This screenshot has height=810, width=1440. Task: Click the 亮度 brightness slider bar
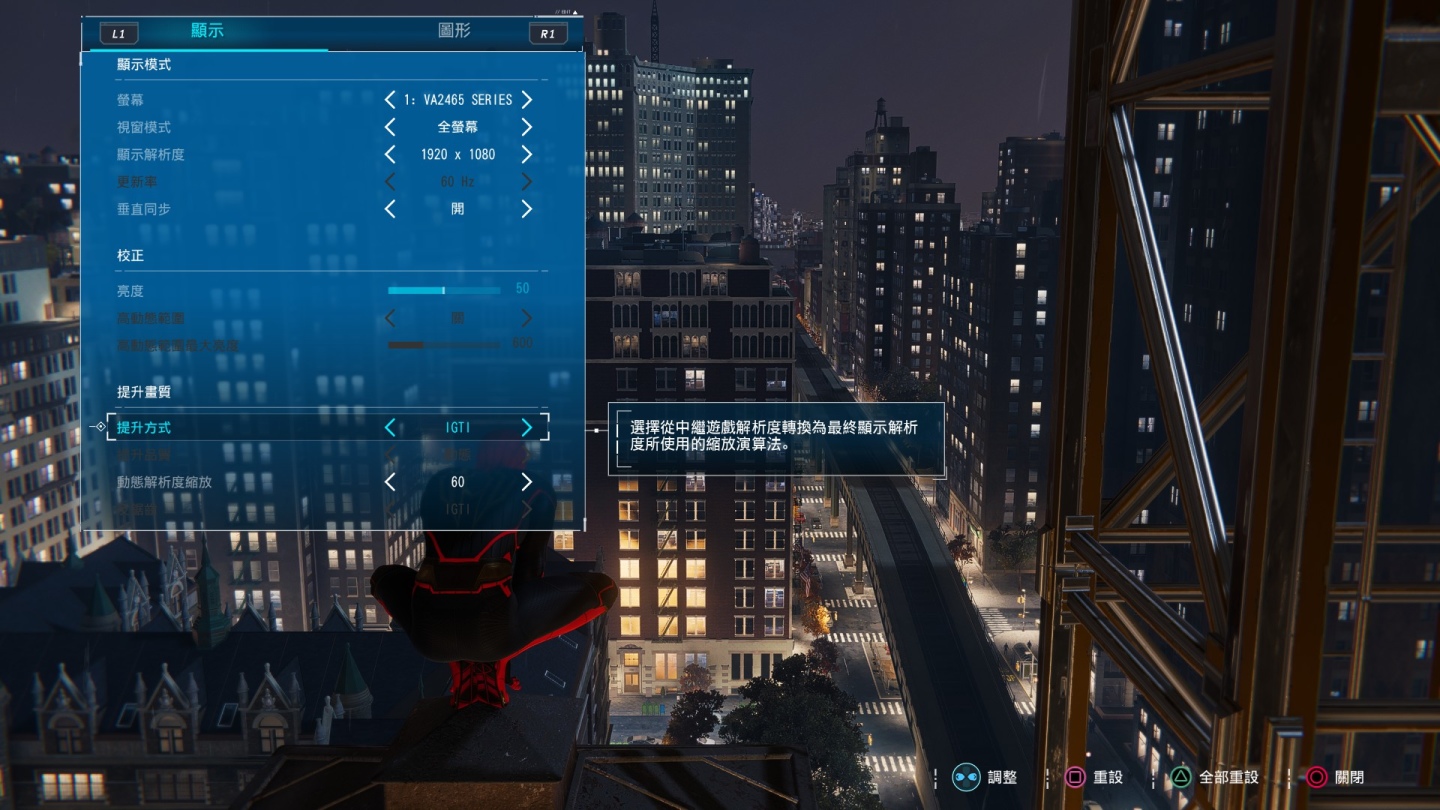444,290
